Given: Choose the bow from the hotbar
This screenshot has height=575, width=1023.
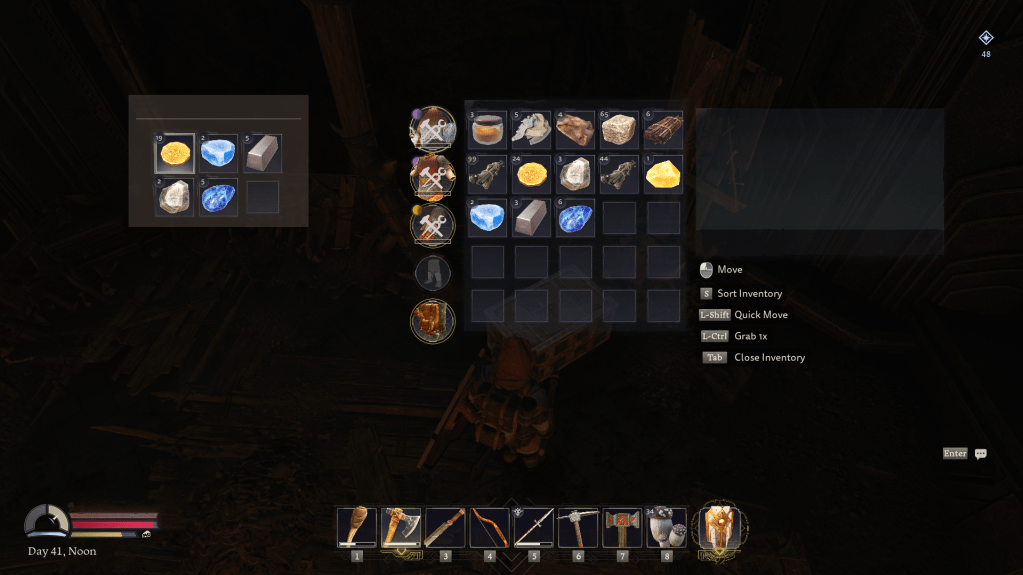Looking at the screenshot, I should pos(489,526).
